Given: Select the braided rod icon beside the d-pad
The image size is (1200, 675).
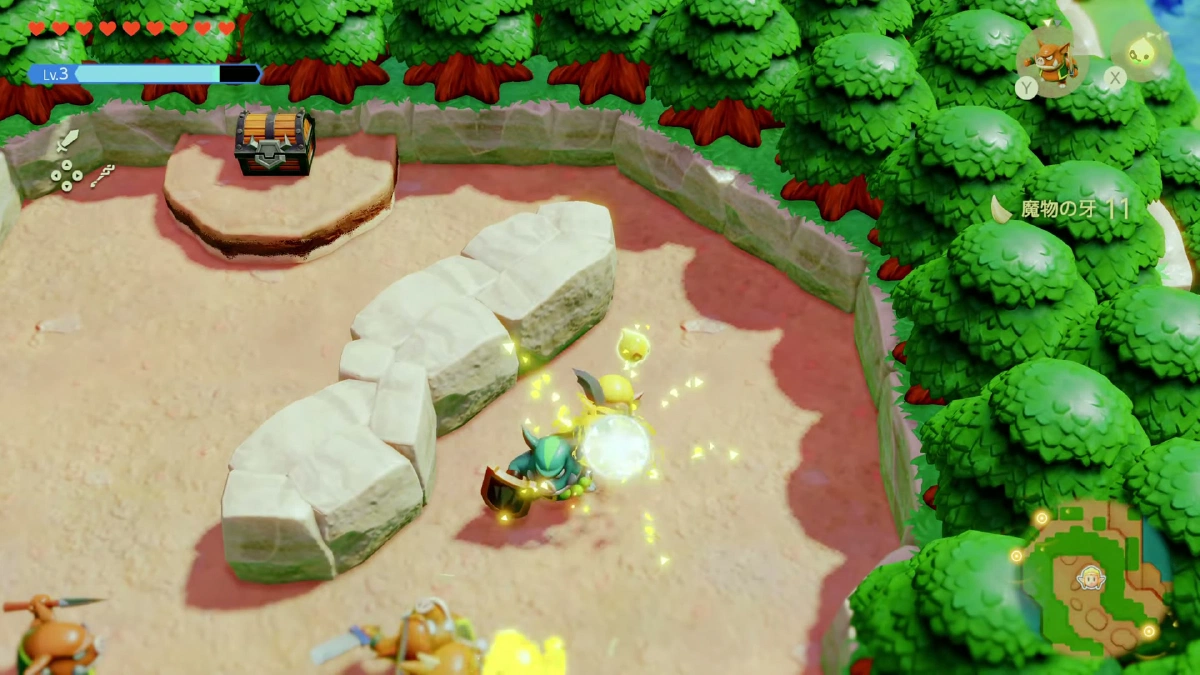Looking at the screenshot, I should 102,176.
